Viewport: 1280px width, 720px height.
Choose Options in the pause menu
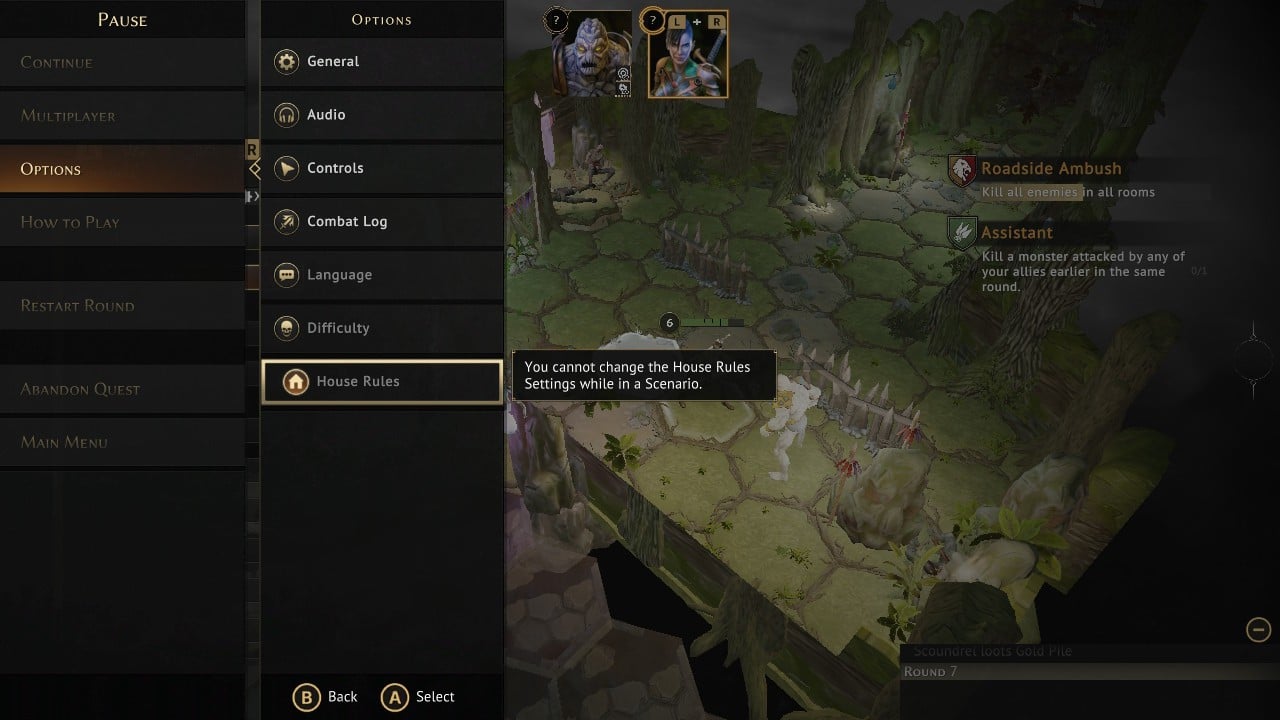(51, 169)
